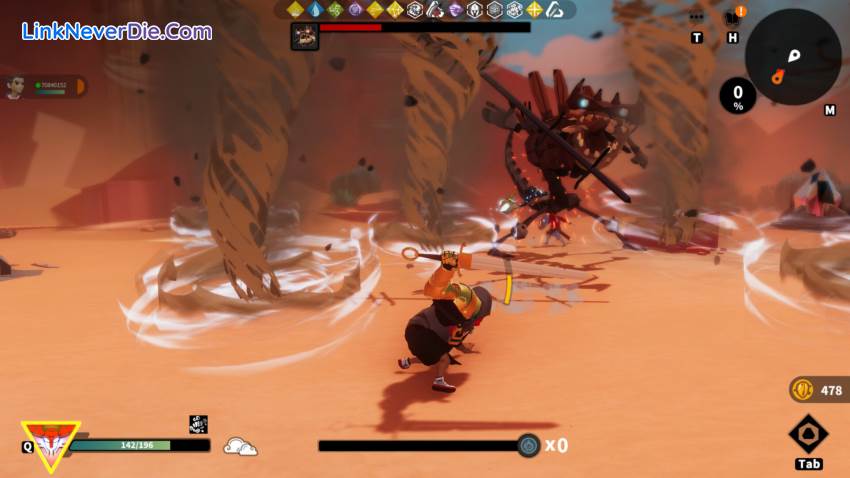Screen dimensions: 850x478
Task: Open the backpack icon with alert badge
Action: click(x=732, y=17)
